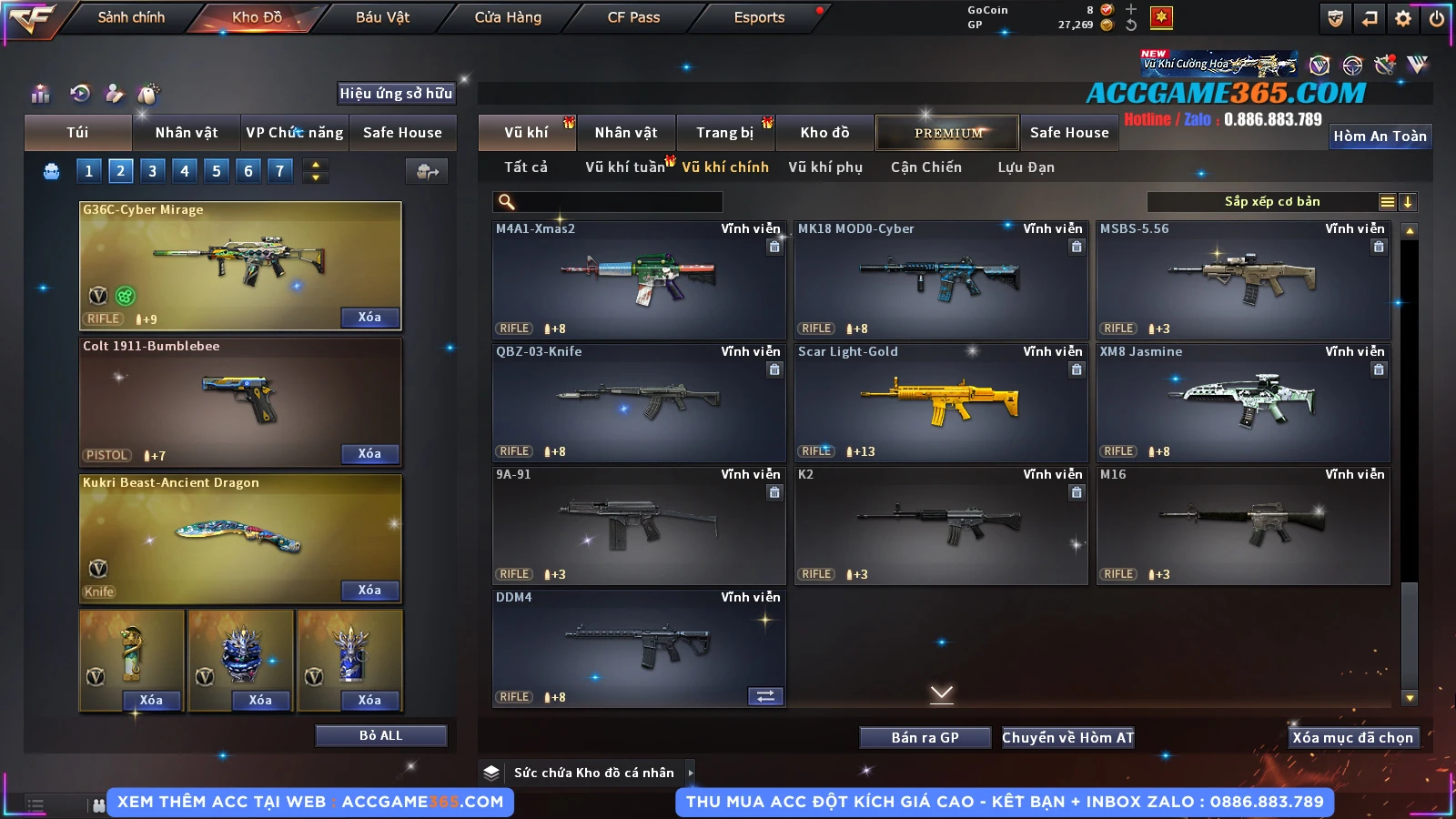Click the Bỏ ALL button
The height and width of the screenshot is (819, 1456).
380,735
